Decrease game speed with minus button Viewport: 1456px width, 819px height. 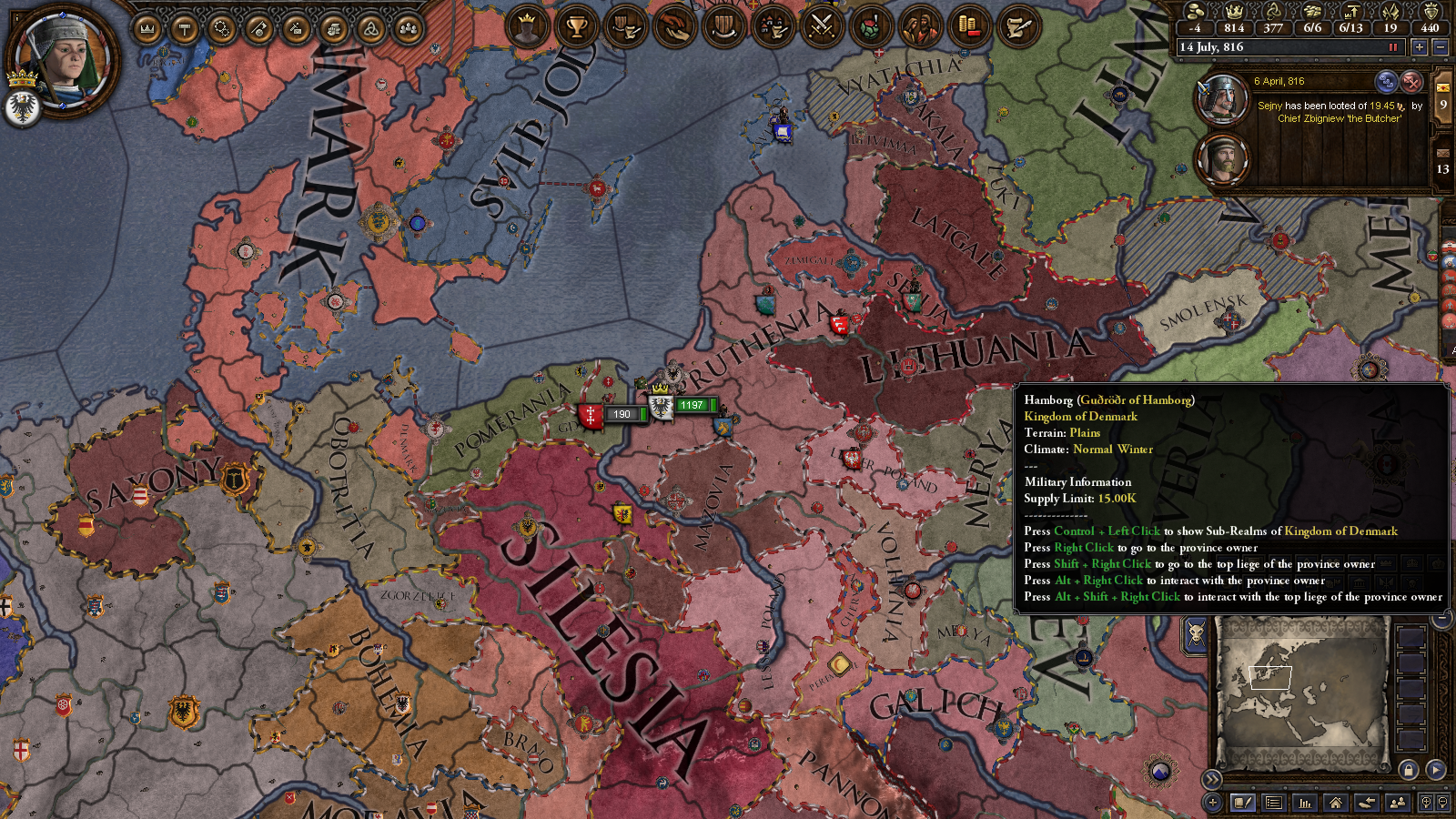tap(1440, 47)
